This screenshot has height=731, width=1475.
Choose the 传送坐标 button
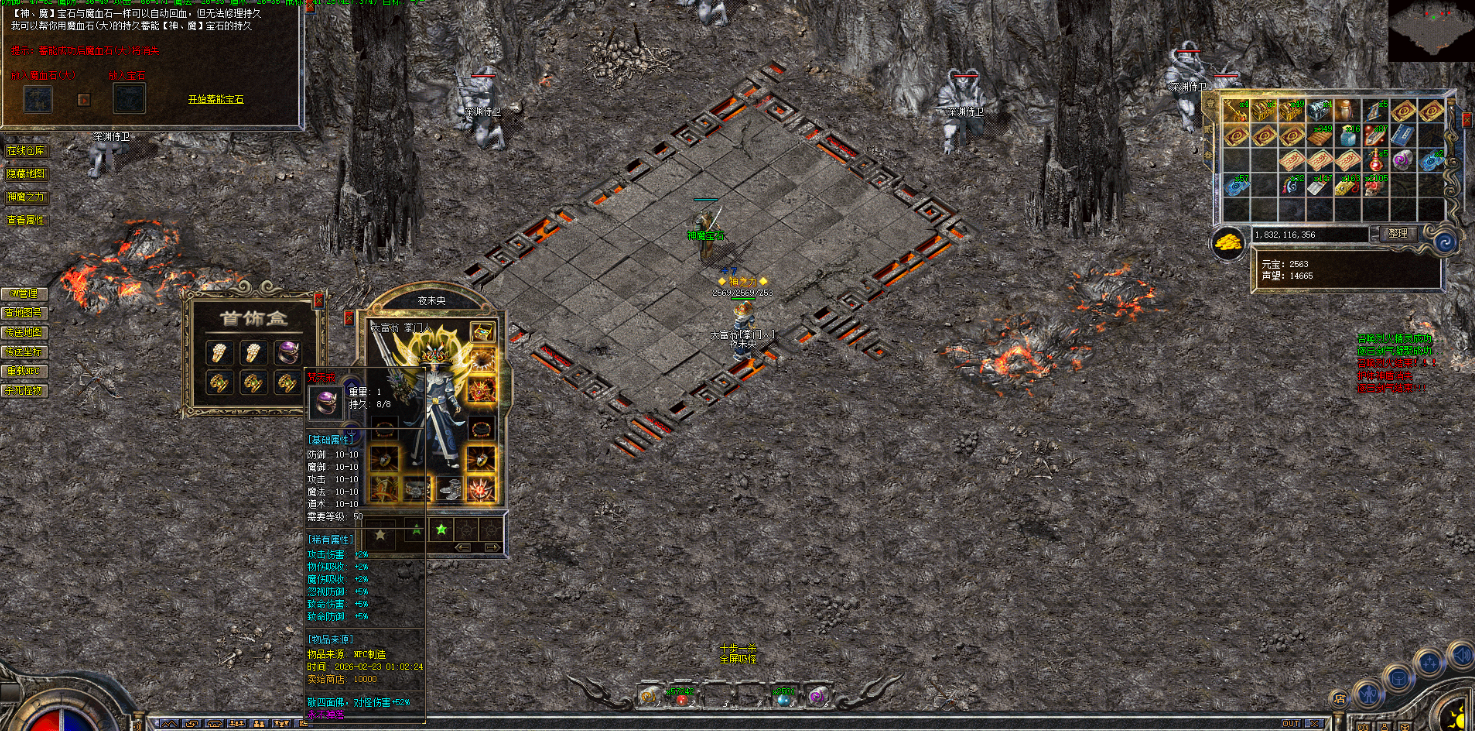[x=24, y=352]
